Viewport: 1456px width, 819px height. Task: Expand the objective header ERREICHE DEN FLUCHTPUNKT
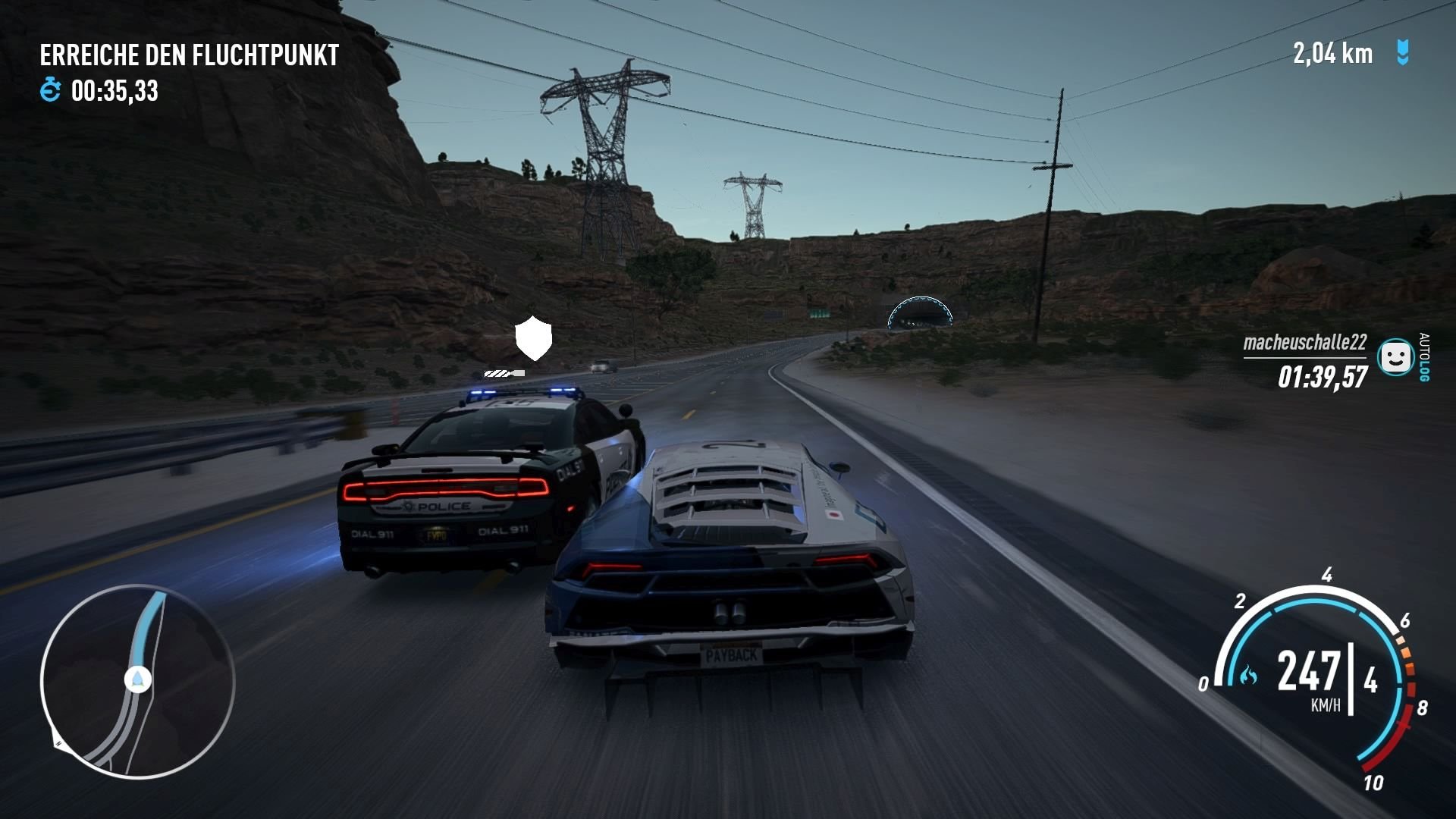coord(190,55)
